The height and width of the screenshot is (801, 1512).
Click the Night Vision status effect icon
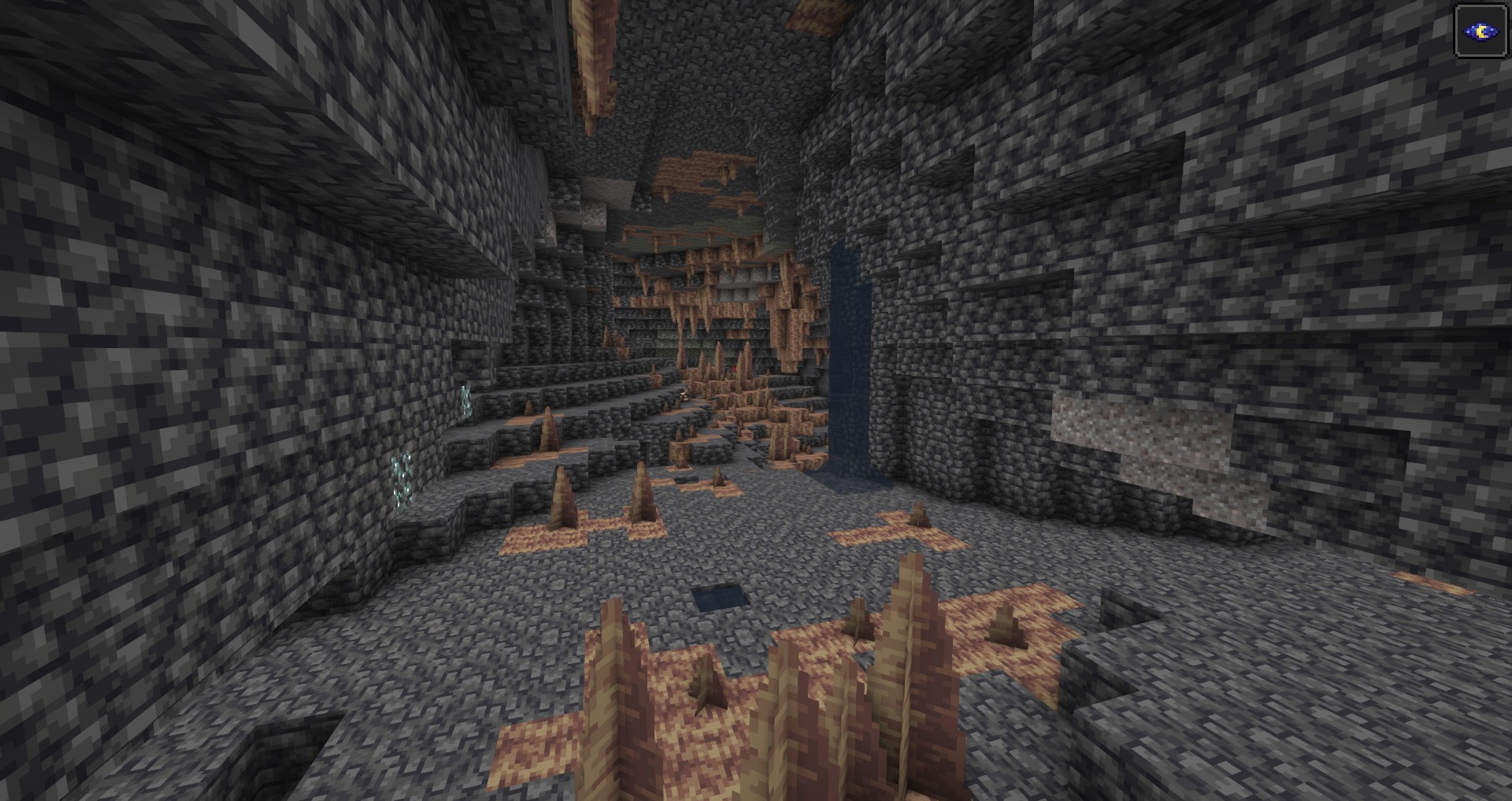pos(1480,32)
